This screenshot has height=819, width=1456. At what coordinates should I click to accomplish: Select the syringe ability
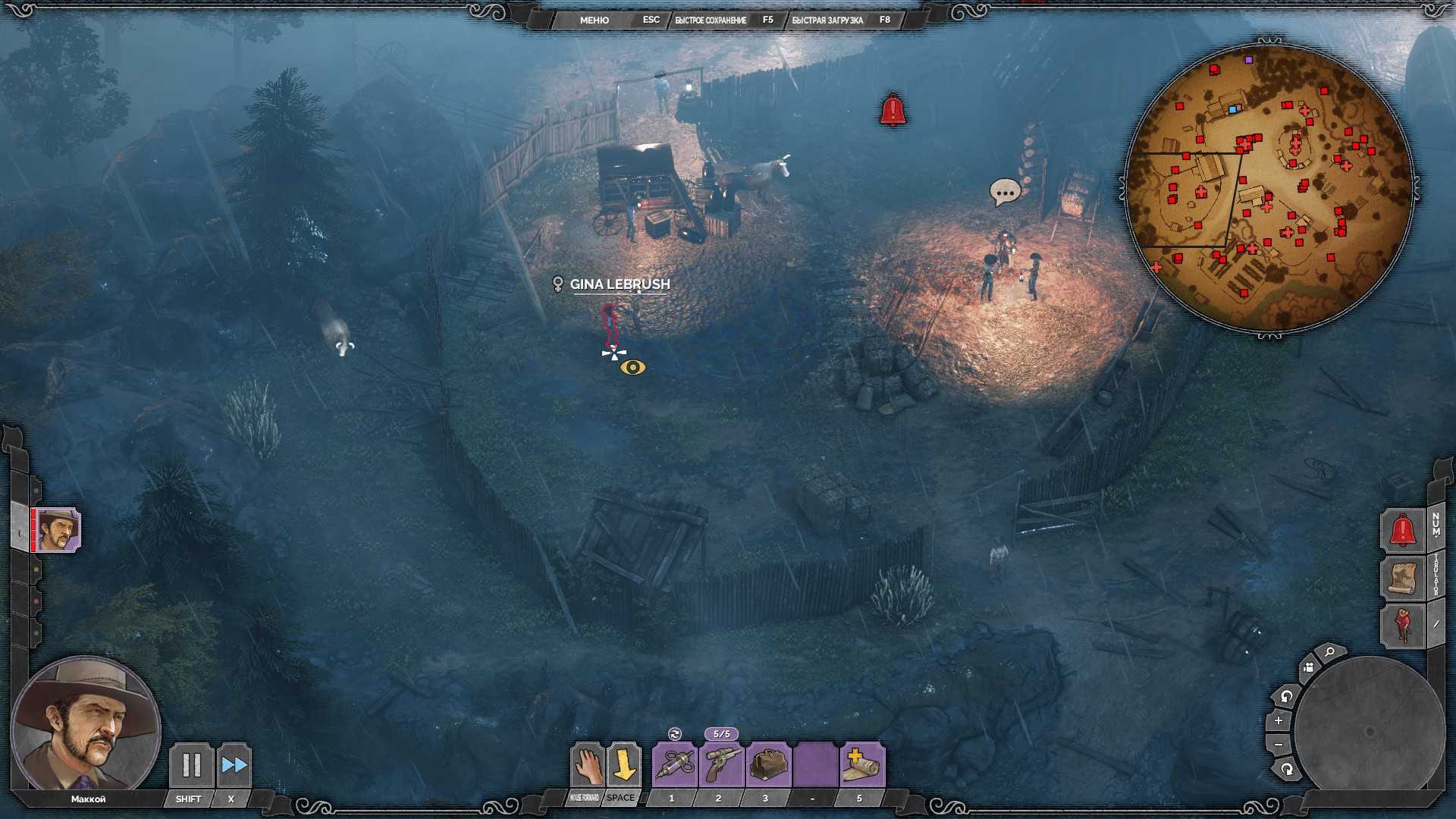tap(673, 765)
